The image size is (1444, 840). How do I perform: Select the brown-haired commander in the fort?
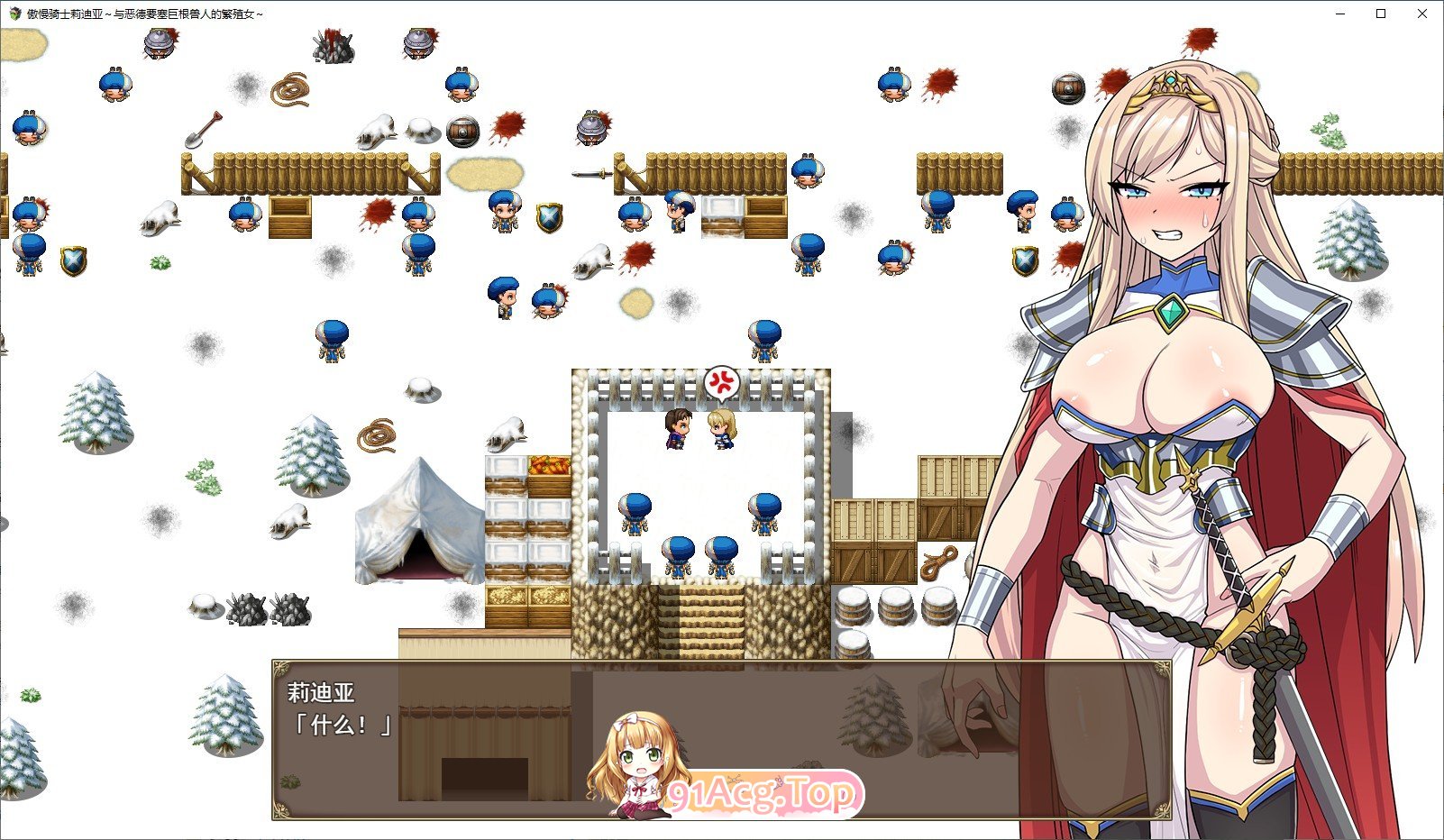[675, 429]
